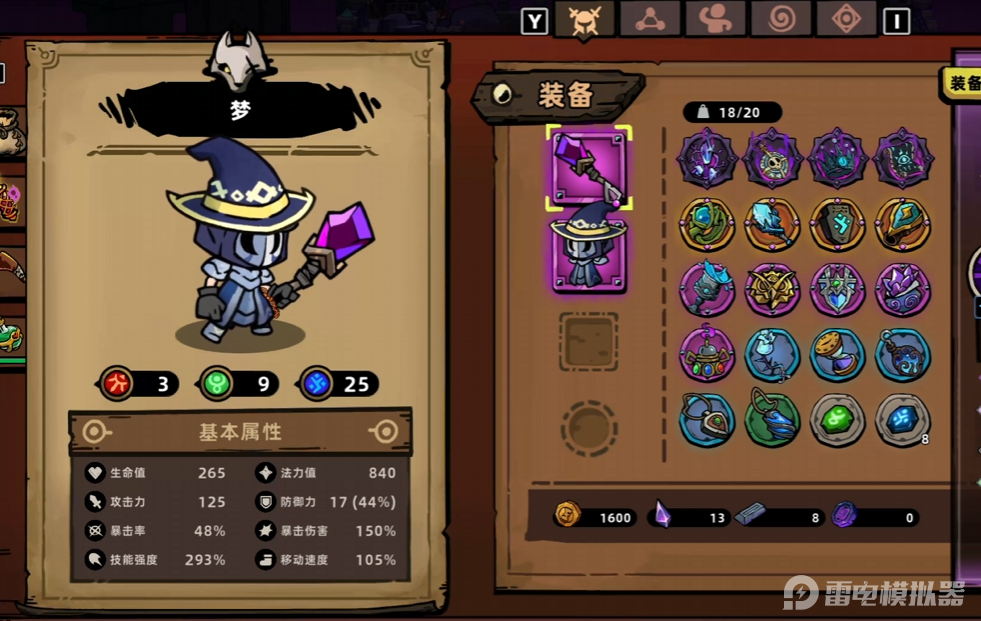Switch to the spiral swirl tab
This screenshot has width=981, height=621.
tap(781, 20)
